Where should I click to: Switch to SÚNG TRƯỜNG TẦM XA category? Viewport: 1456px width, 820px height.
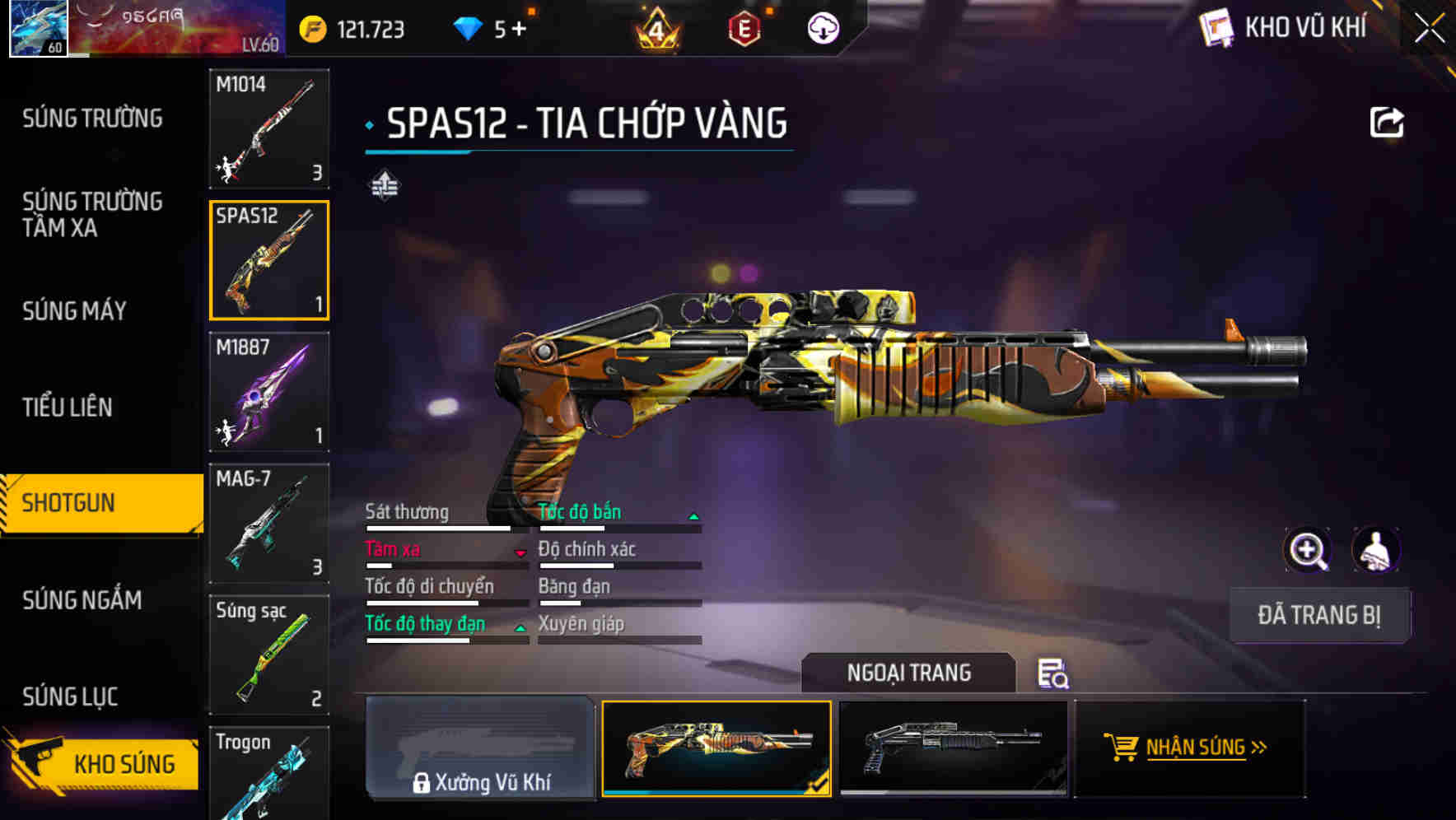click(x=92, y=214)
